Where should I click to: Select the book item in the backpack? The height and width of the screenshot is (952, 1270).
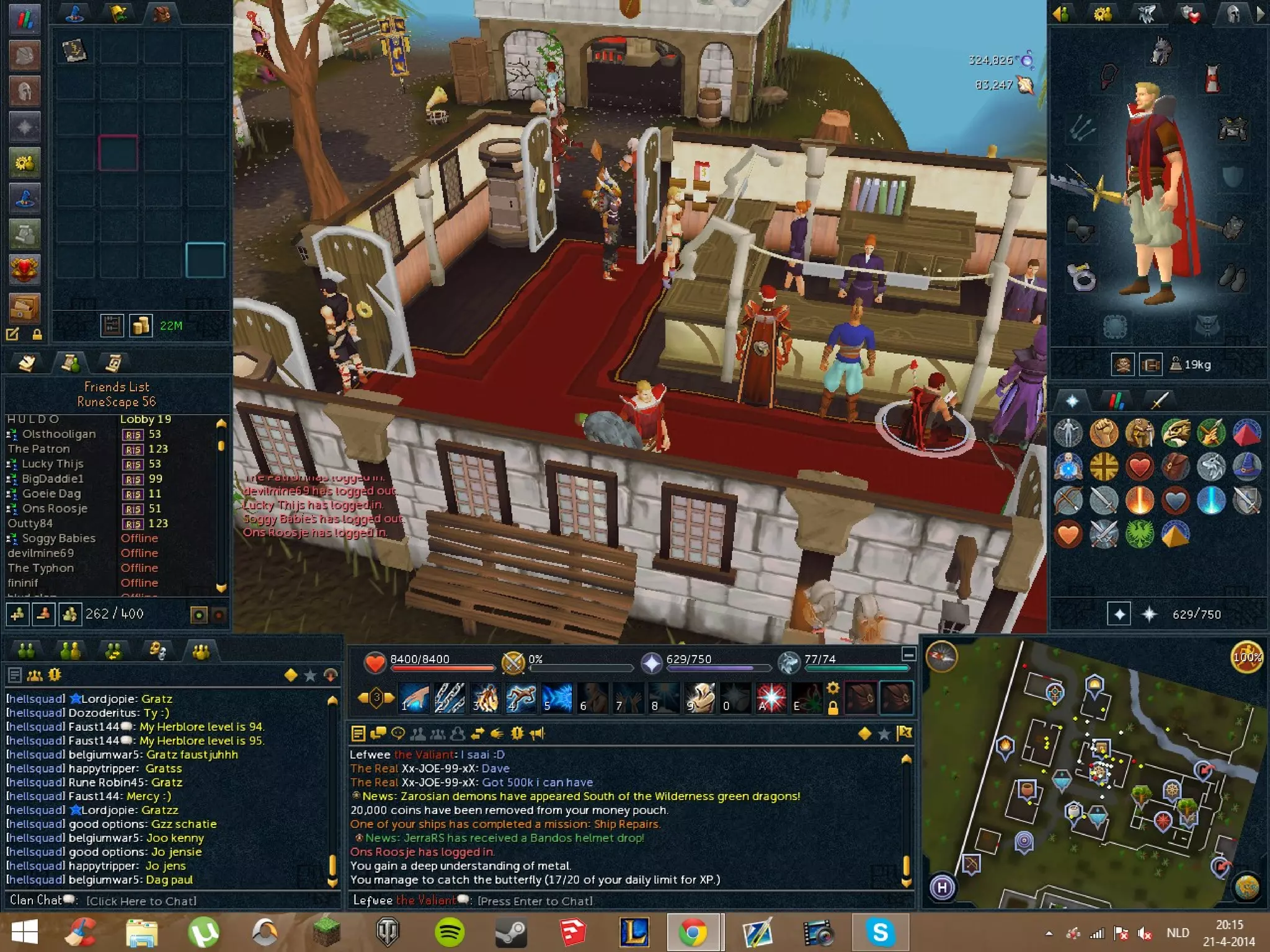[75, 50]
